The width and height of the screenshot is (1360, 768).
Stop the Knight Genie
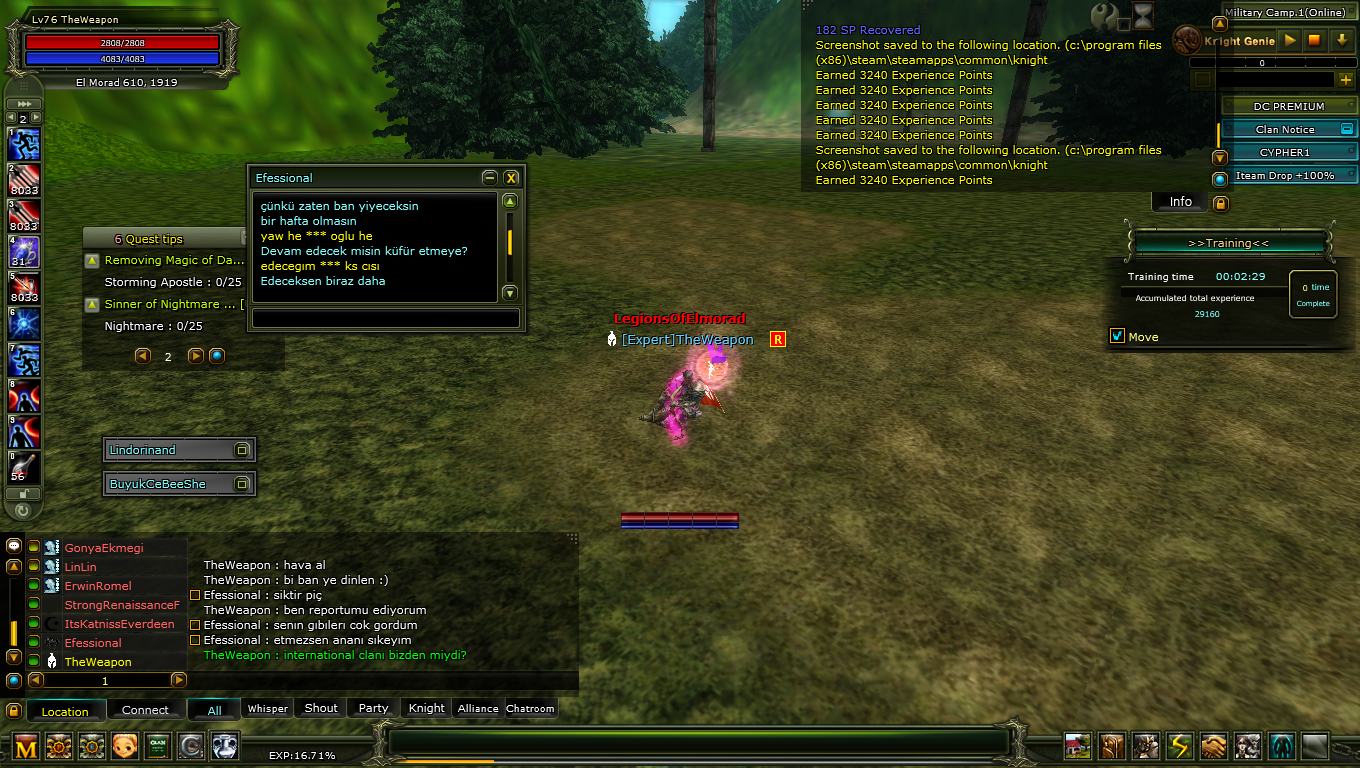coord(1315,41)
